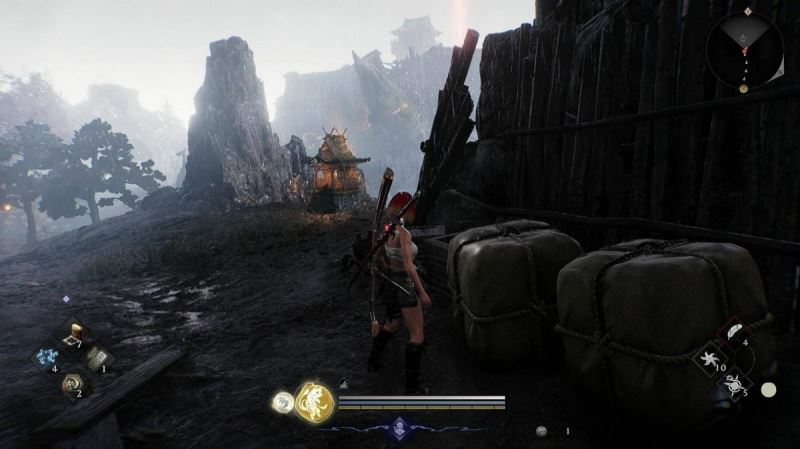Select the elixir item shortcut slot
The width and height of the screenshot is (800, 449).
pos(73,334)
